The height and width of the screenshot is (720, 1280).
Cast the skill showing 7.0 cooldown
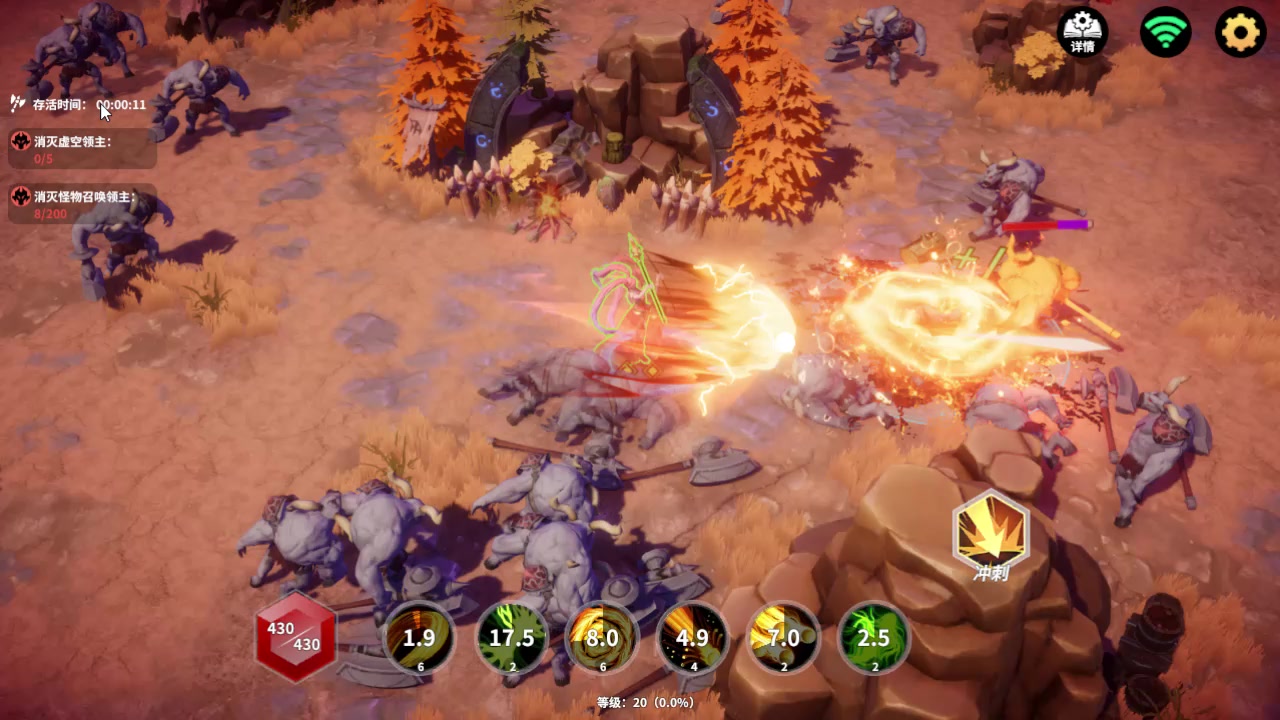(783, 638)
